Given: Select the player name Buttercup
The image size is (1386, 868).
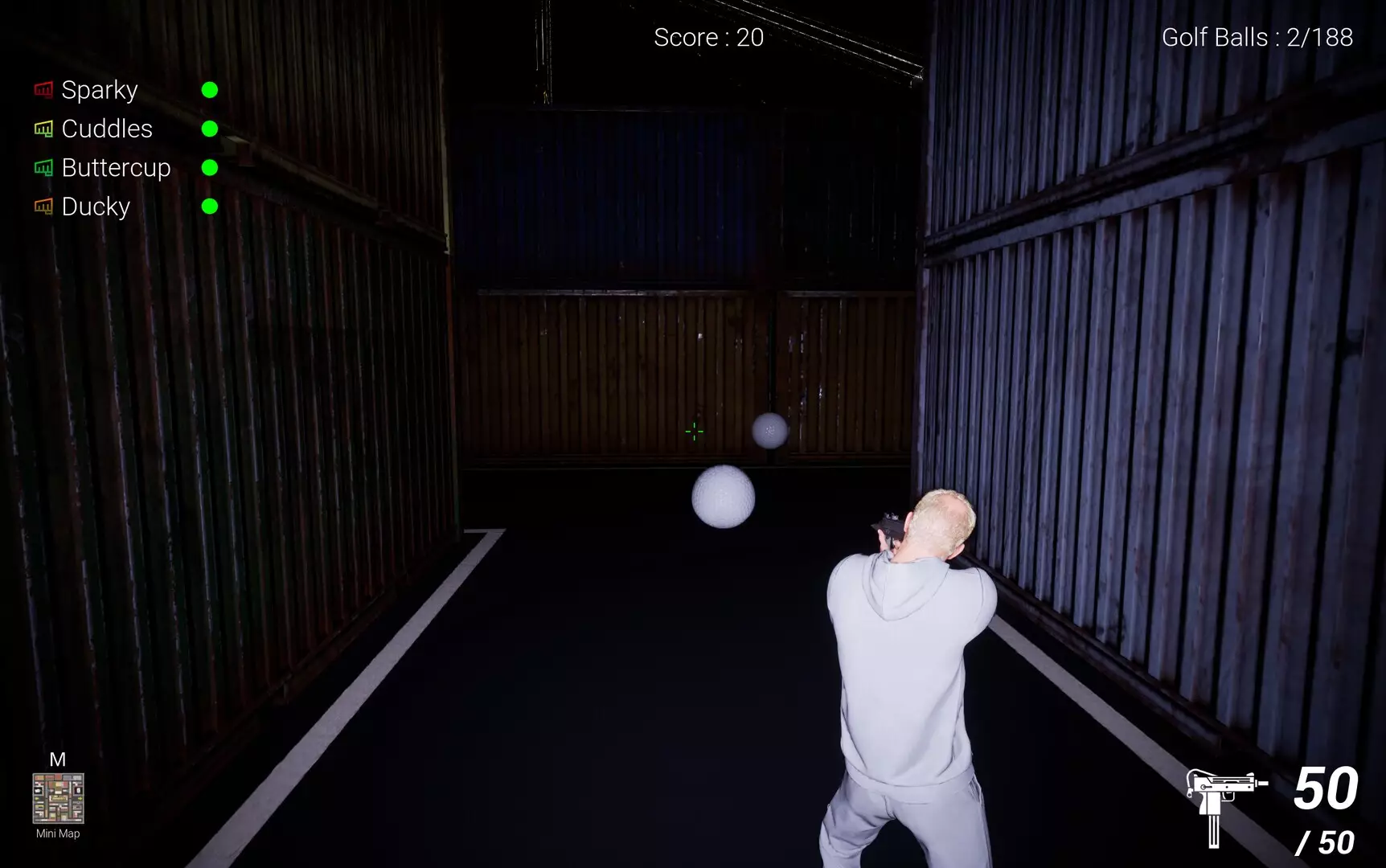Looking at the screenshot, I should pyautogui.click(x=116, y=168).
